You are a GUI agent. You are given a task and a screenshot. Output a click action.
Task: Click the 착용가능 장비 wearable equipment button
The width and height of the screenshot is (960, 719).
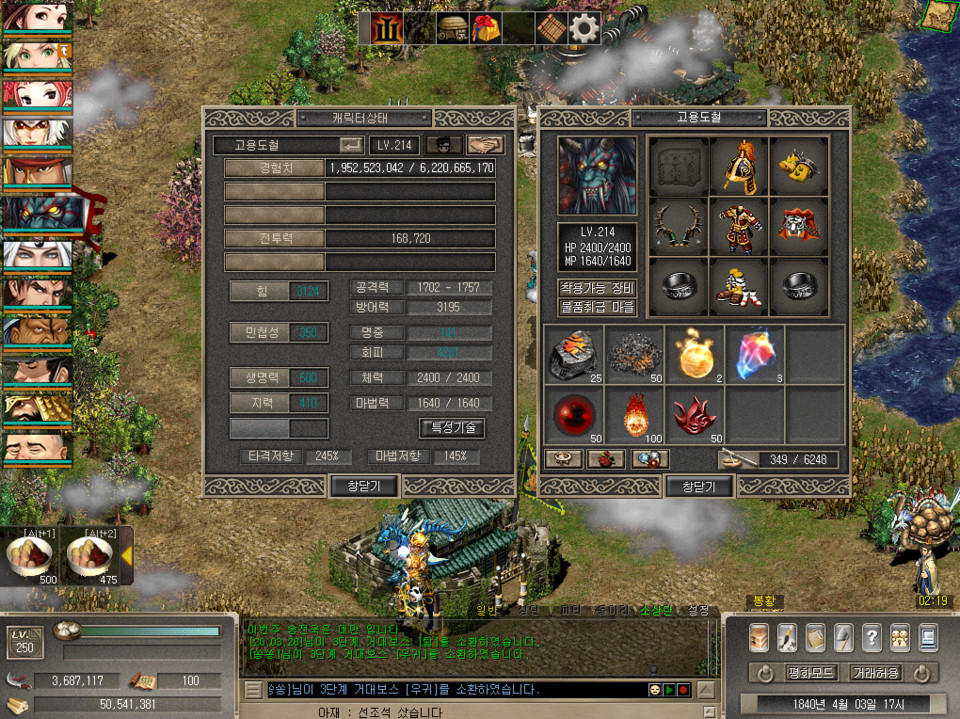(597, 288)
